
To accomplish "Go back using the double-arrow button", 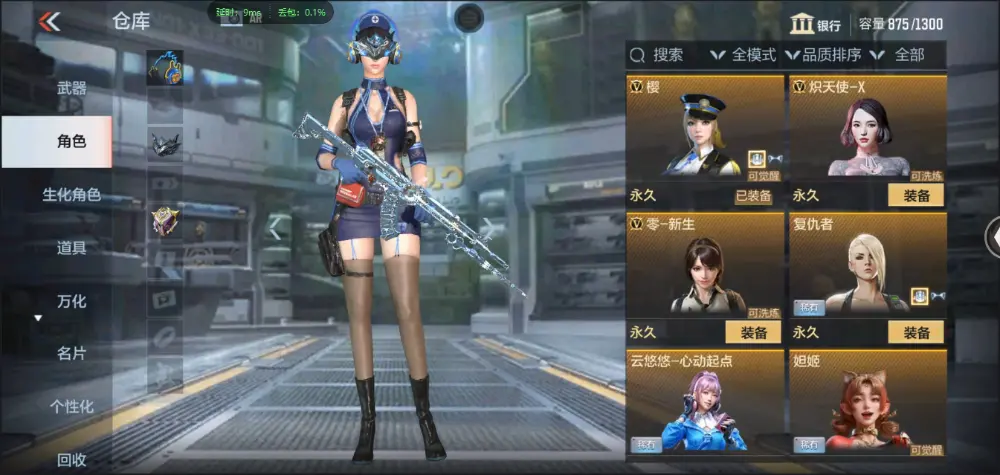I will click(49, 21).
